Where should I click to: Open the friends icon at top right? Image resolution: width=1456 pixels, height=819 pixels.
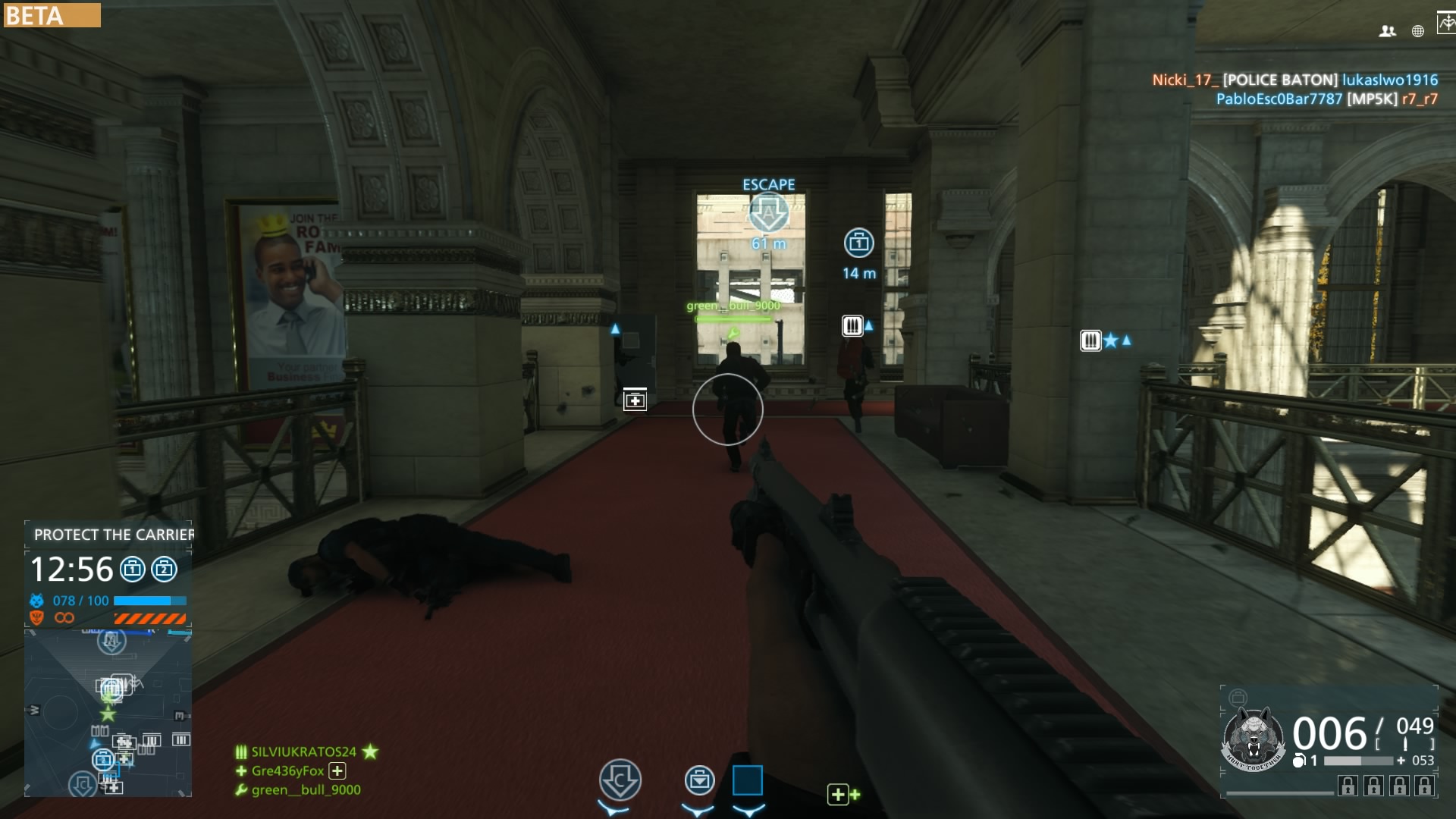click(1388, 31)
